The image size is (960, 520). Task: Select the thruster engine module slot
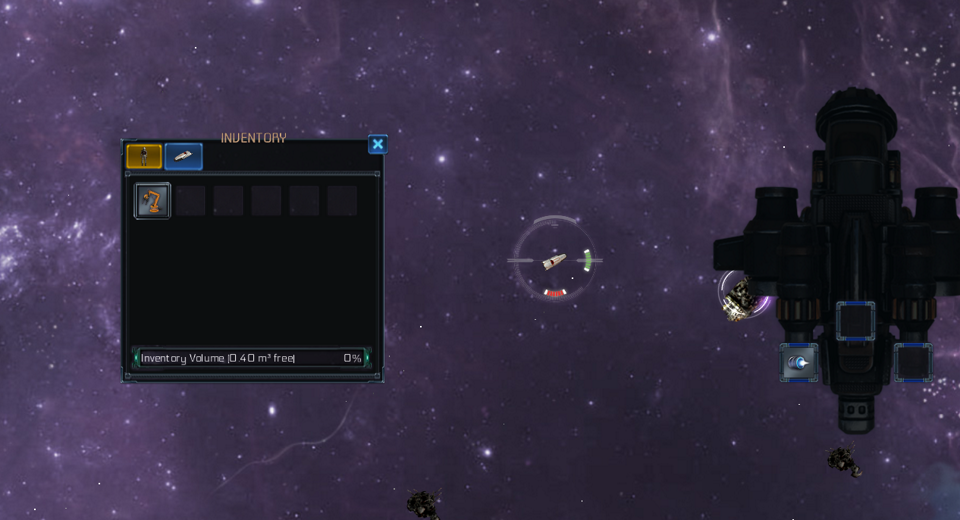(x=799, y=363)
